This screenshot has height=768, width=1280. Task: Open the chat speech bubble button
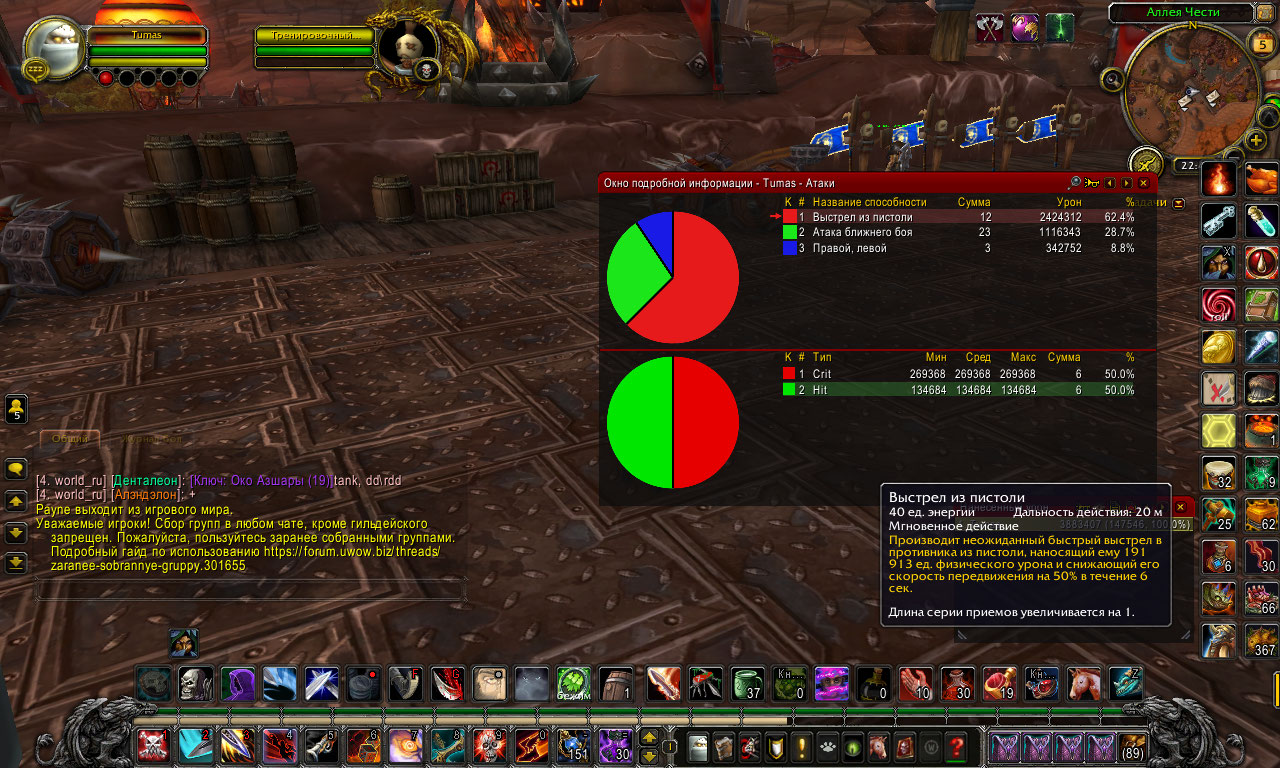[16, 468]
